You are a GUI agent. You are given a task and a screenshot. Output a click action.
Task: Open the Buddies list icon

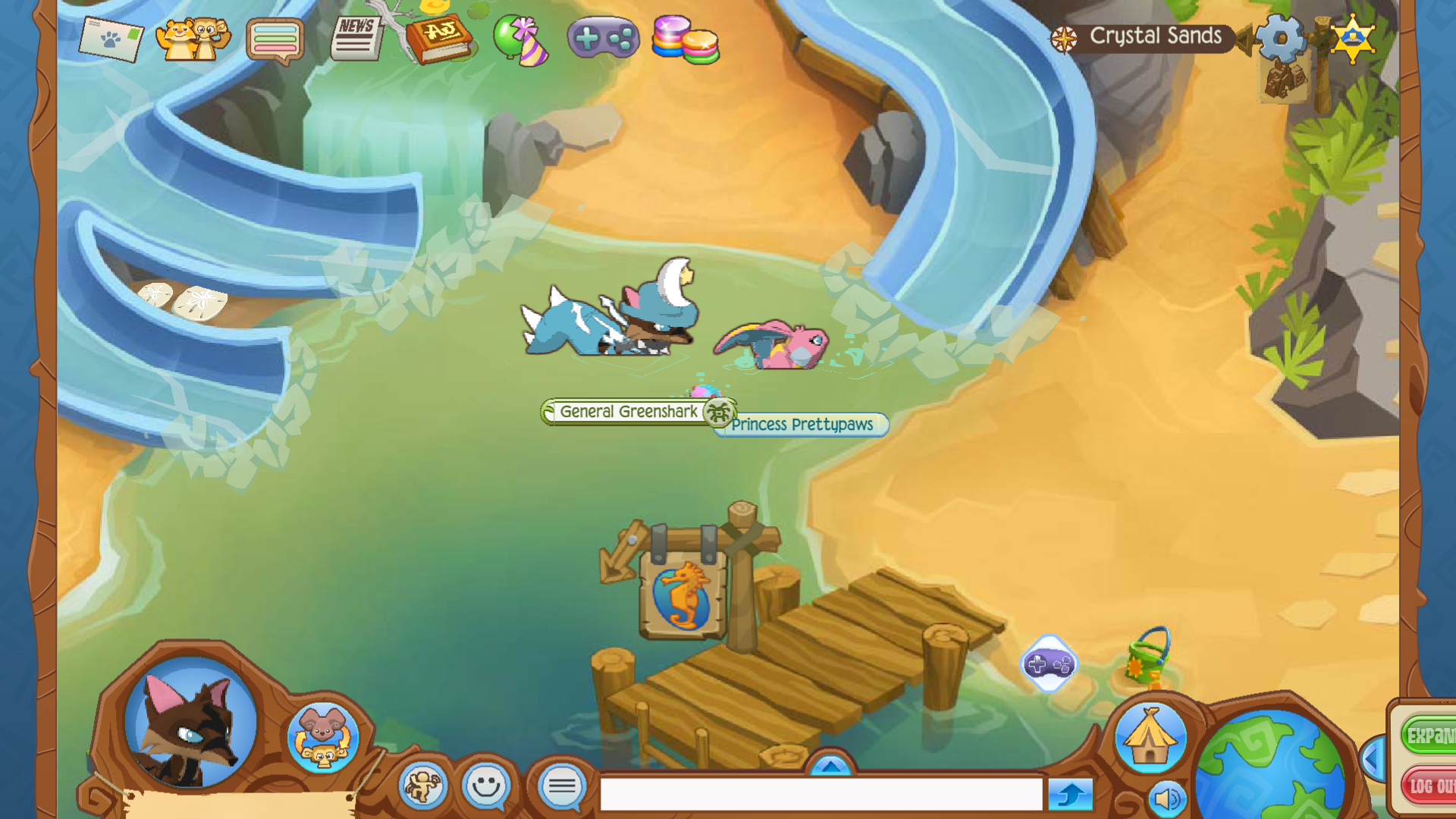click(x=196, y=40)
